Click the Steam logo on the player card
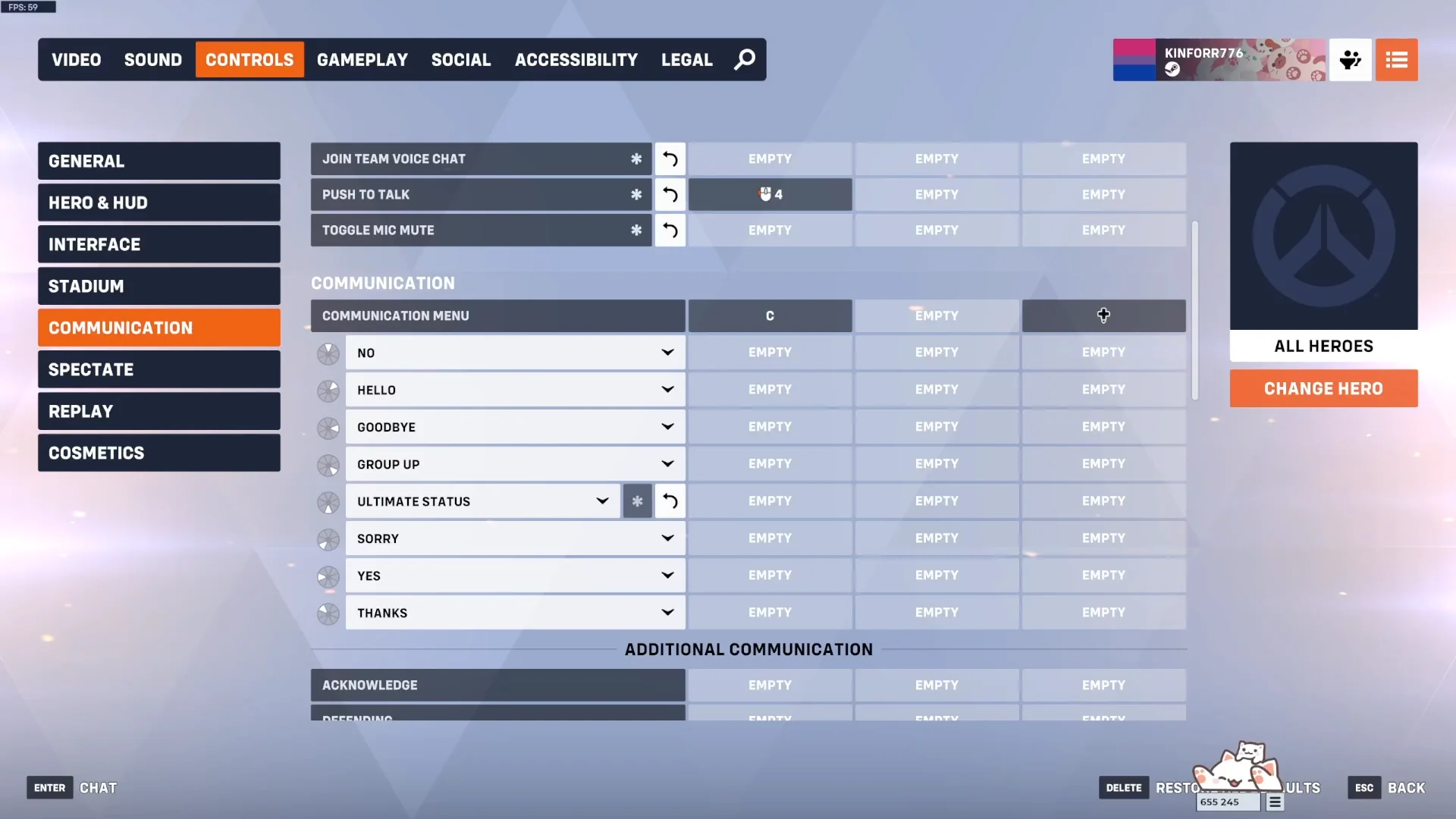The height and width of the screenshot is (819, 1456). pyautogui.click(x=1172, y=68)
